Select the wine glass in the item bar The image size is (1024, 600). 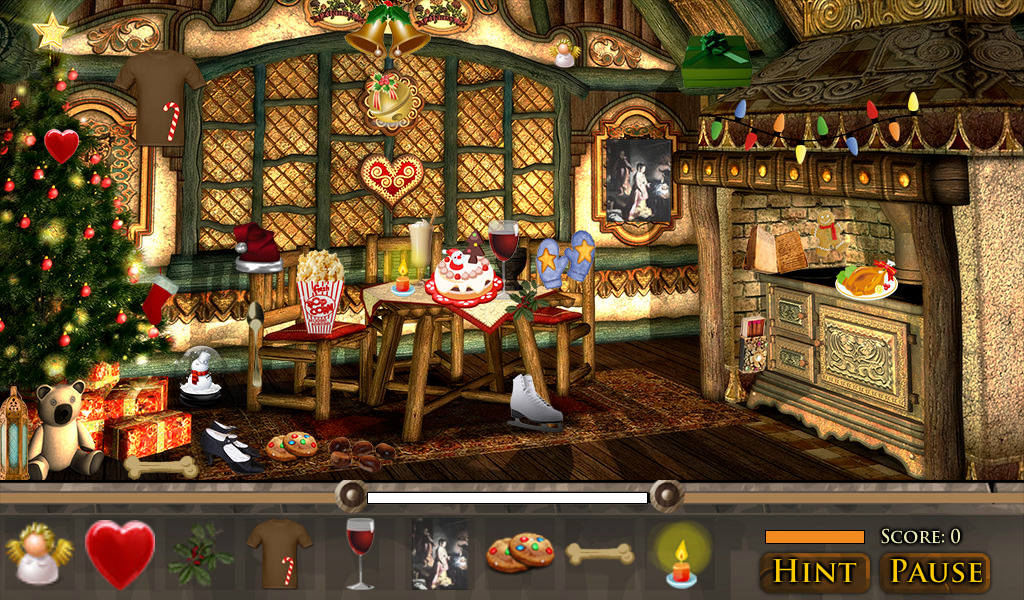(359, 552)
